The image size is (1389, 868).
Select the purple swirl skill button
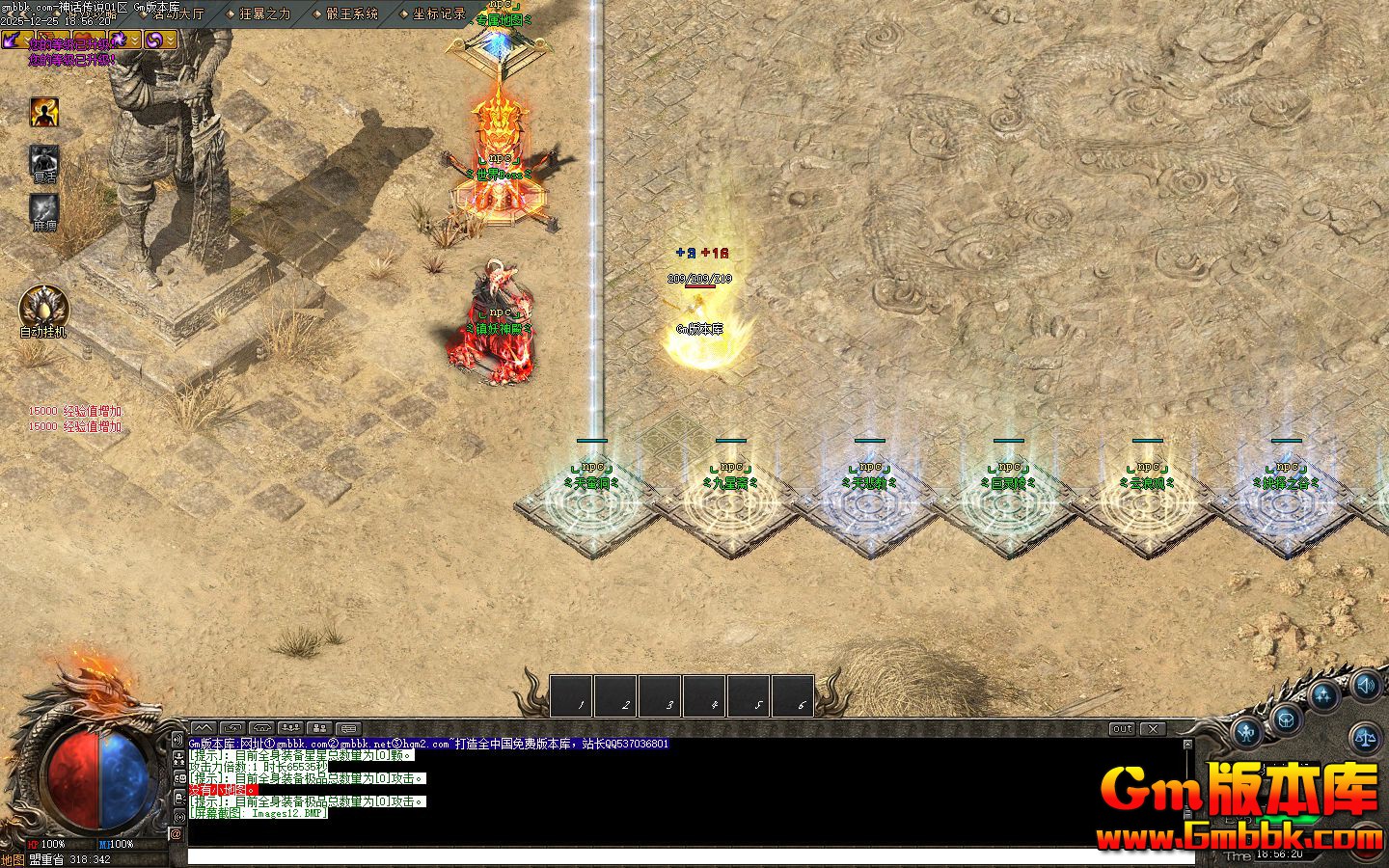(154, 39)
